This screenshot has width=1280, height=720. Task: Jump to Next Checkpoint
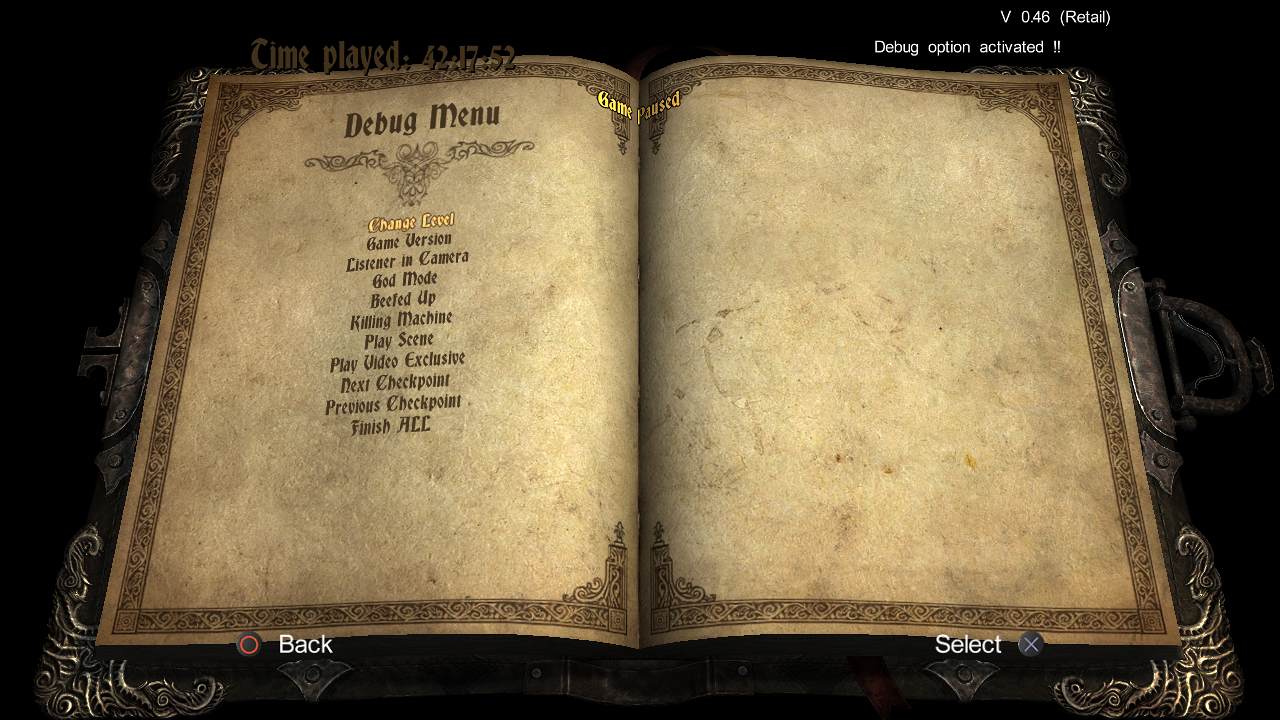395,383
